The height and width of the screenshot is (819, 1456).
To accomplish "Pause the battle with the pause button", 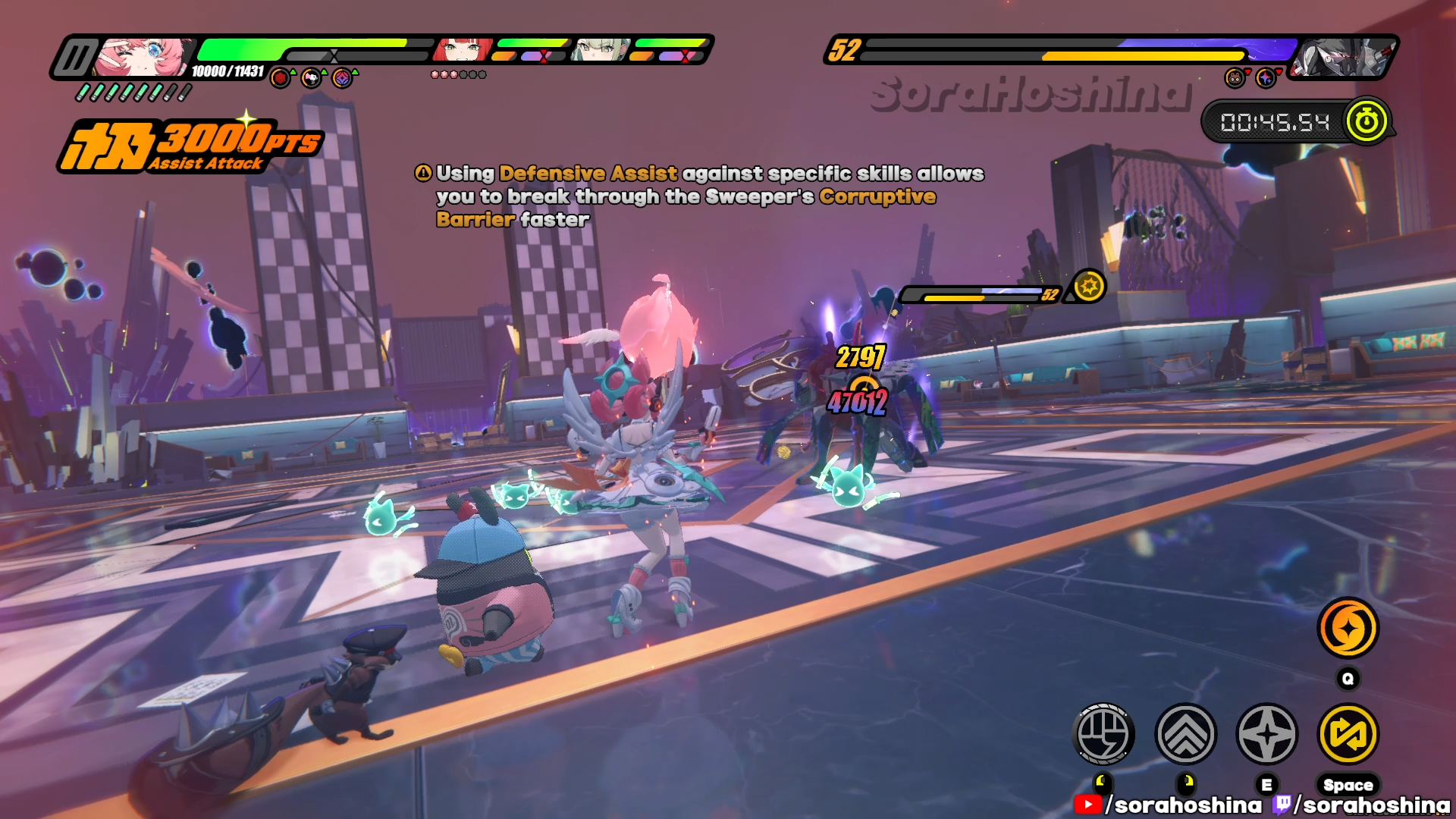I will (x=75, y=58).
